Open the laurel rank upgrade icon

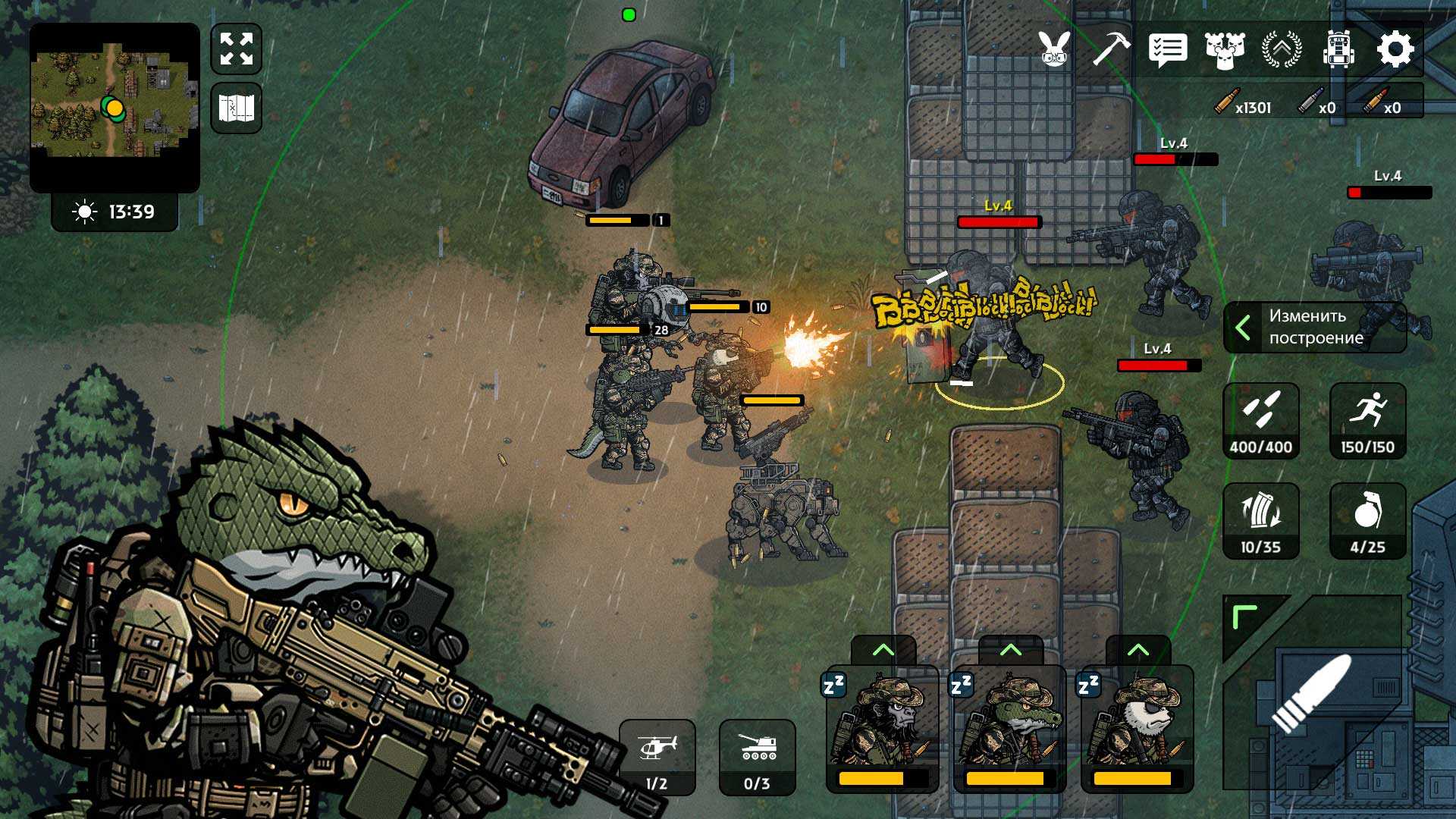(x=1282, y=49)
